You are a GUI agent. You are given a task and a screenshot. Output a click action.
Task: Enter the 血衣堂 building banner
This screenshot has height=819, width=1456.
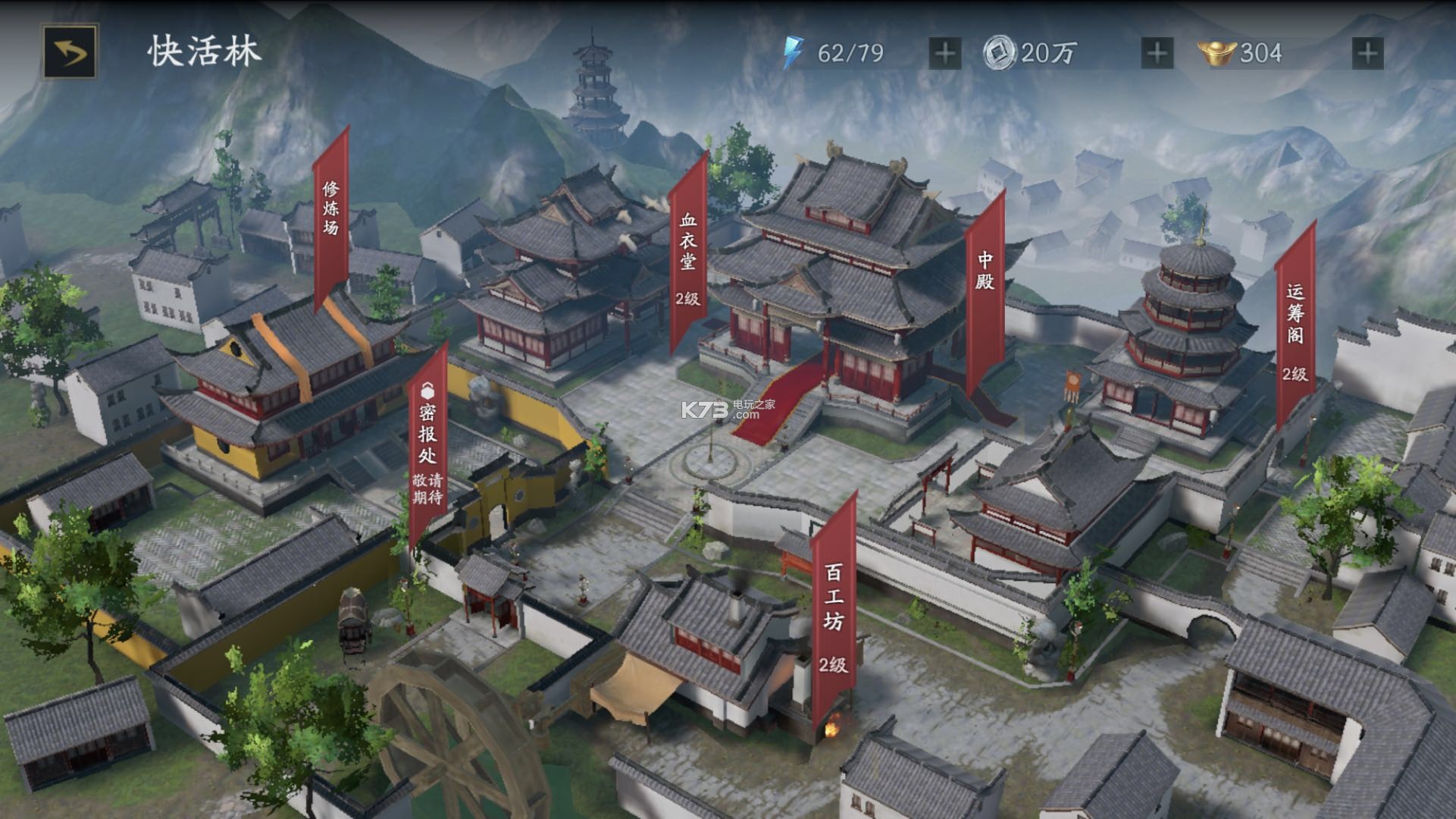(687, 254)
